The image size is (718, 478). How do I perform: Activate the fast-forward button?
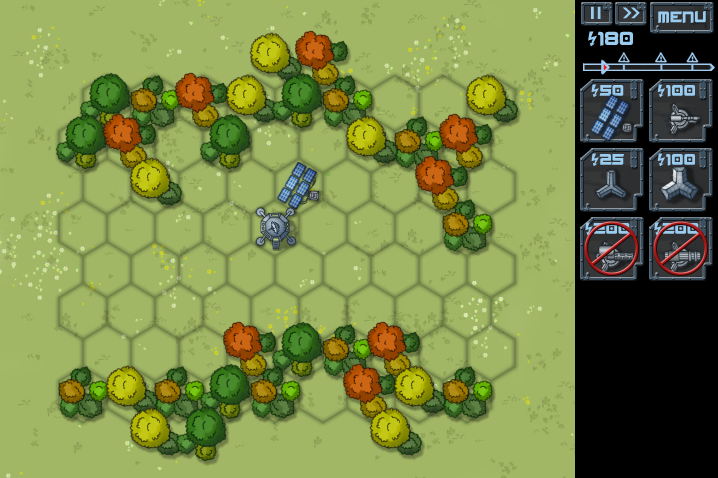[630, 13]
